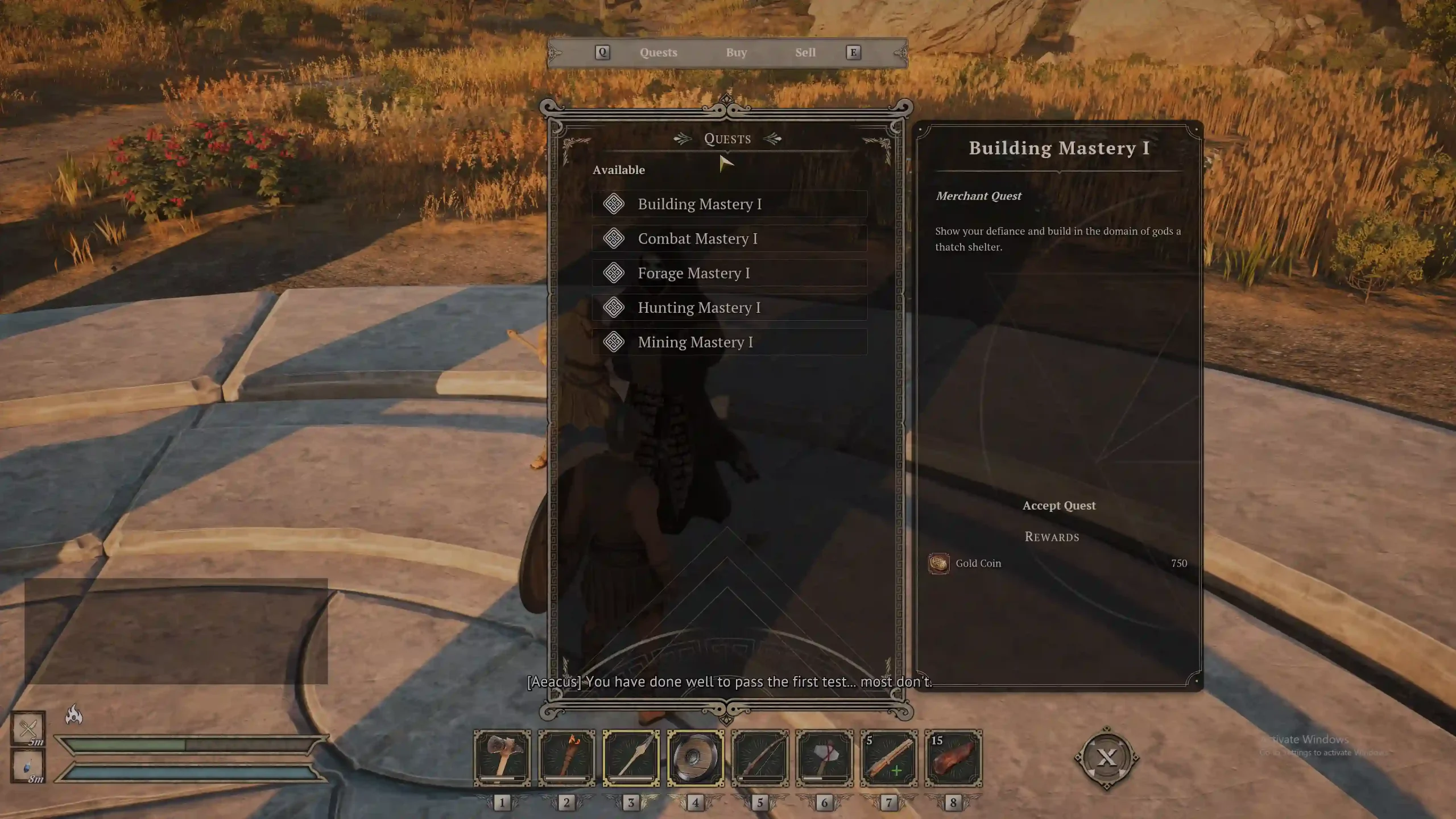
Task: Pick the Mining Mastery I quest
Action: (x=729, y=342)
